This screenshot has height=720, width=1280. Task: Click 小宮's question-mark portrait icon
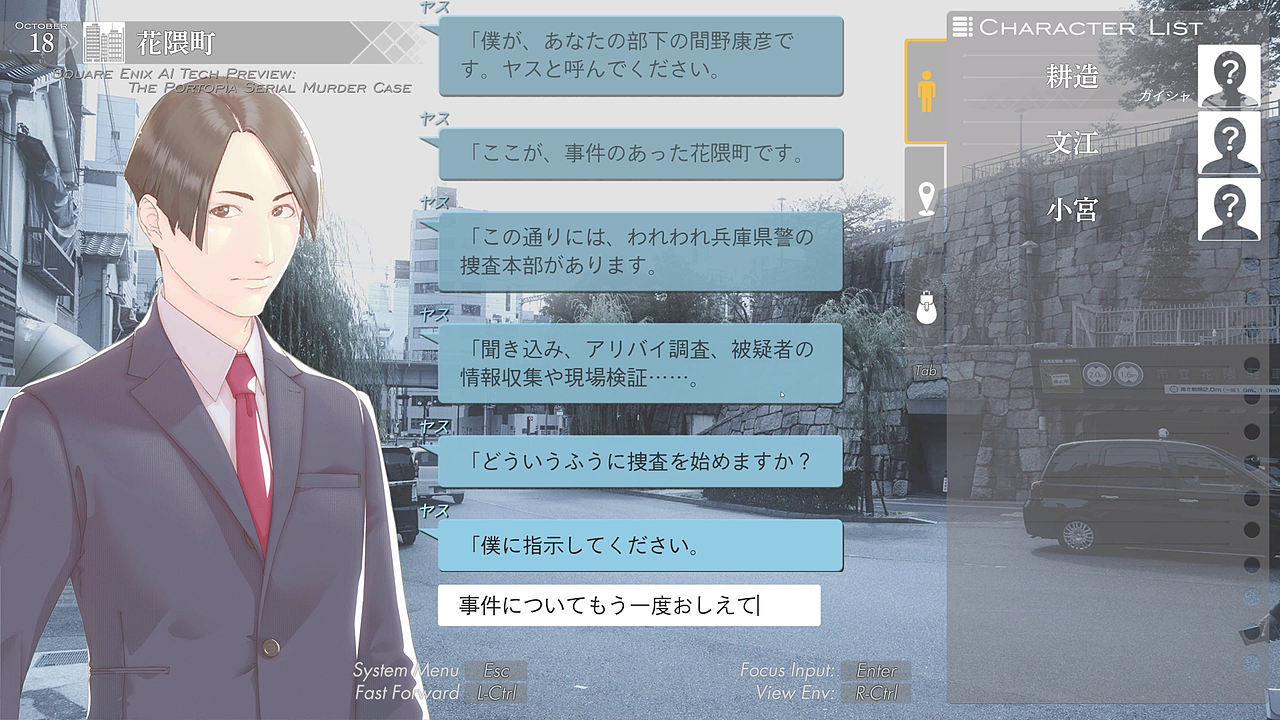pos(1229,211)
